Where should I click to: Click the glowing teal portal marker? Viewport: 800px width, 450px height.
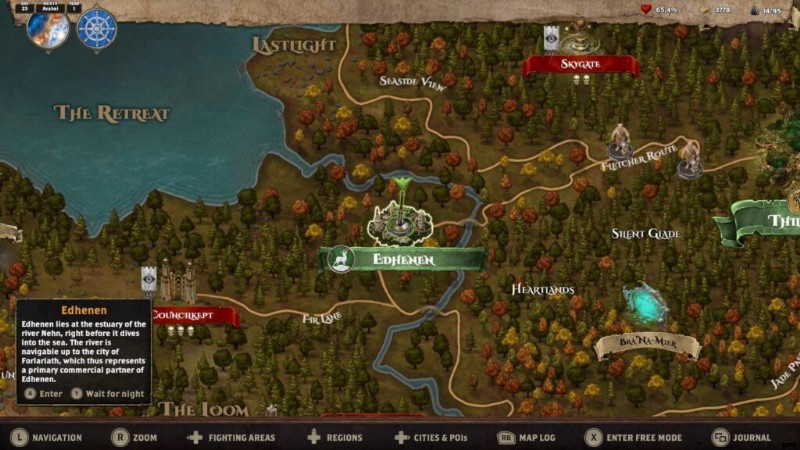[644, 304]
